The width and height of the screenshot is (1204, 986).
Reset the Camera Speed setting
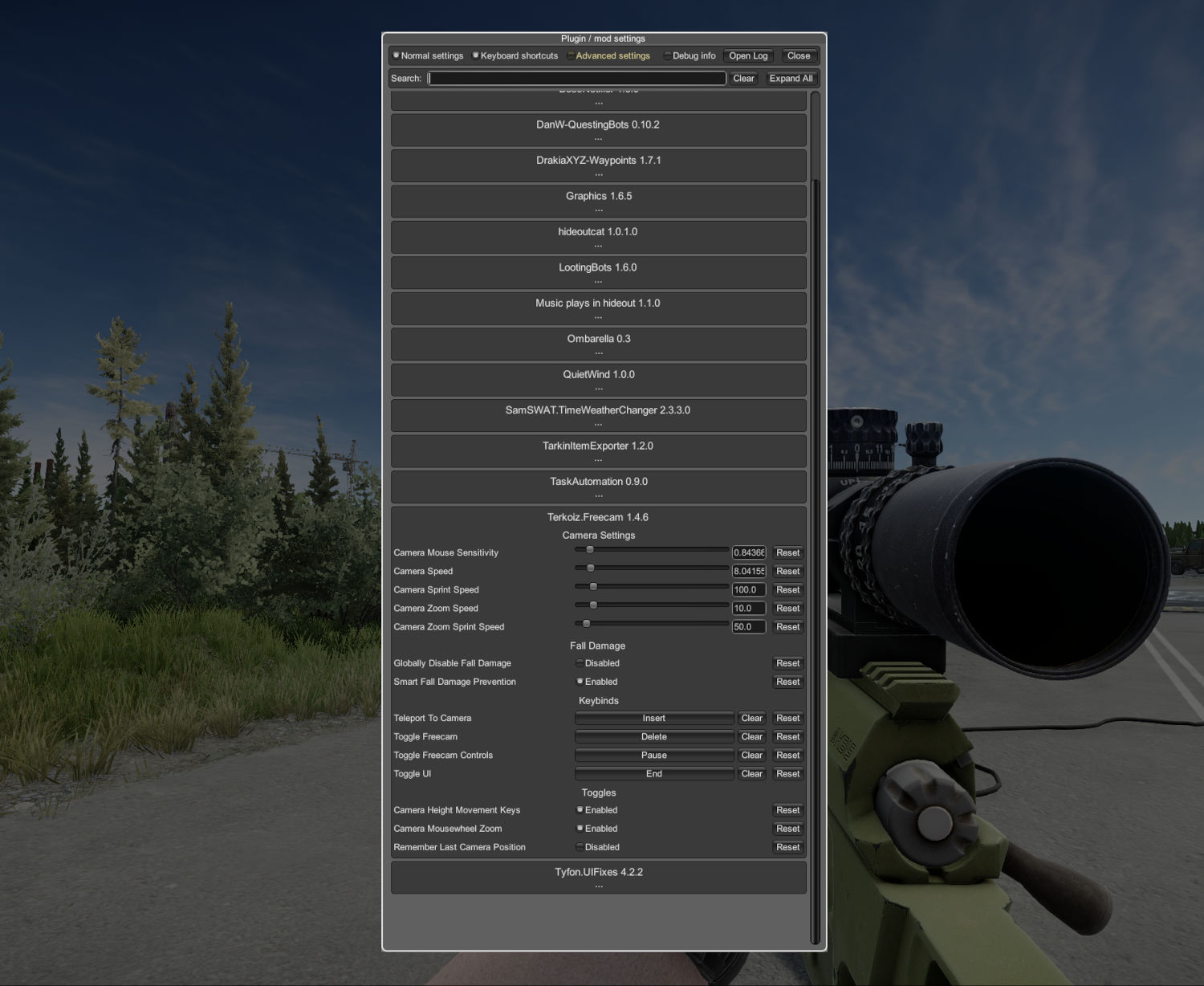click(787, 571)
